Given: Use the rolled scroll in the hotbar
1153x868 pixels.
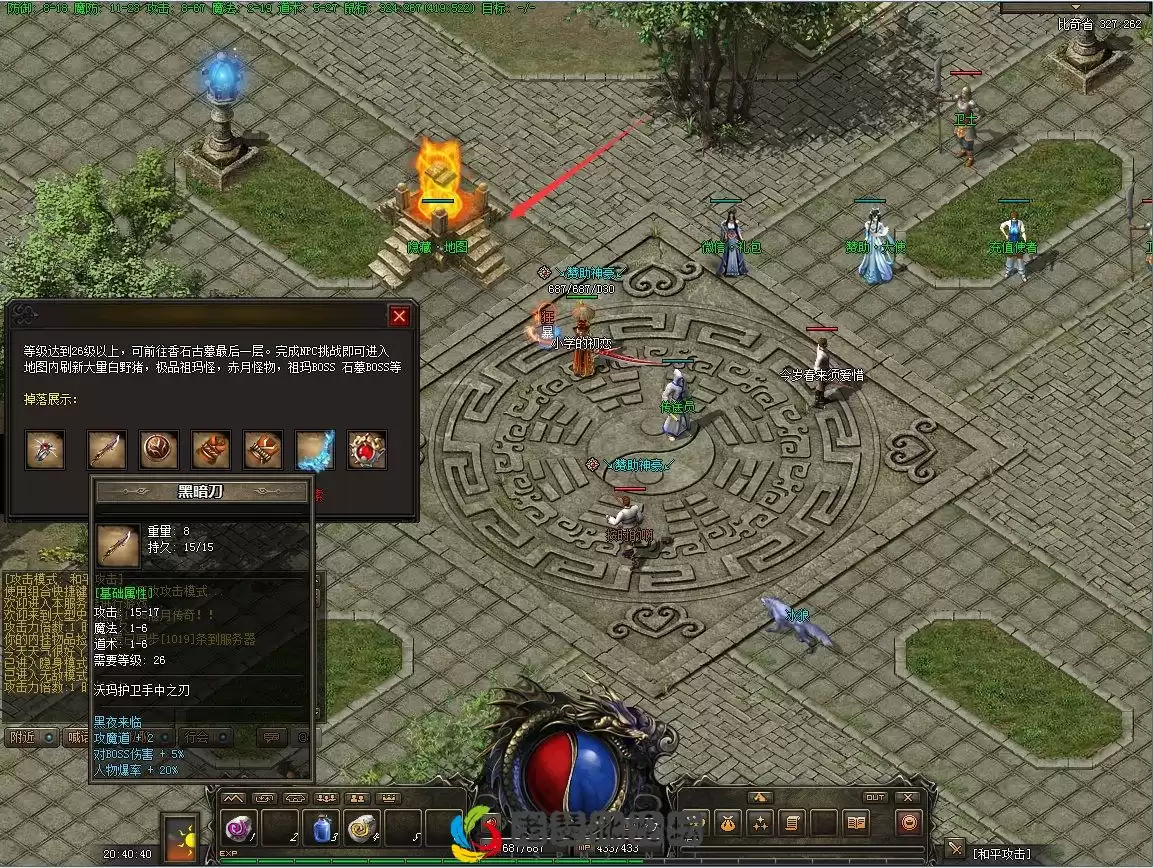Looking at the screenshot, I should (362, 827).
